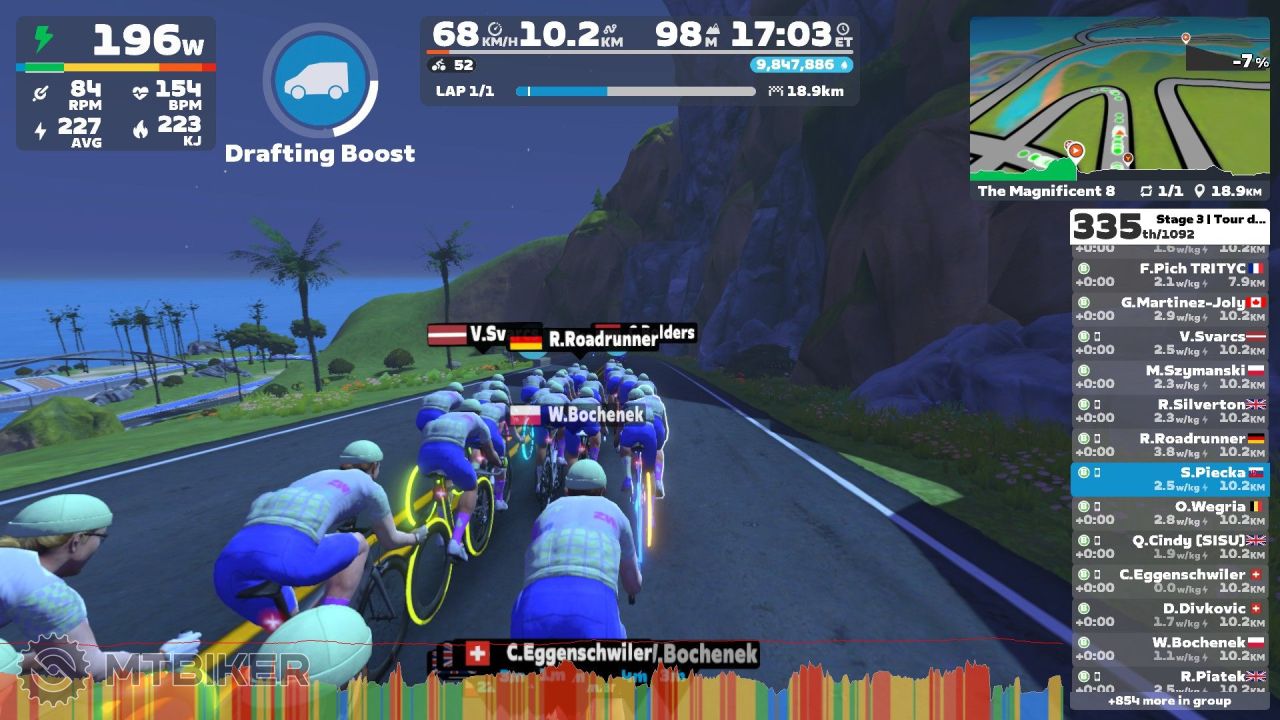Select highlighted S.Piecka rider row
The image size is (1280, 720).
click(1169, 479)
